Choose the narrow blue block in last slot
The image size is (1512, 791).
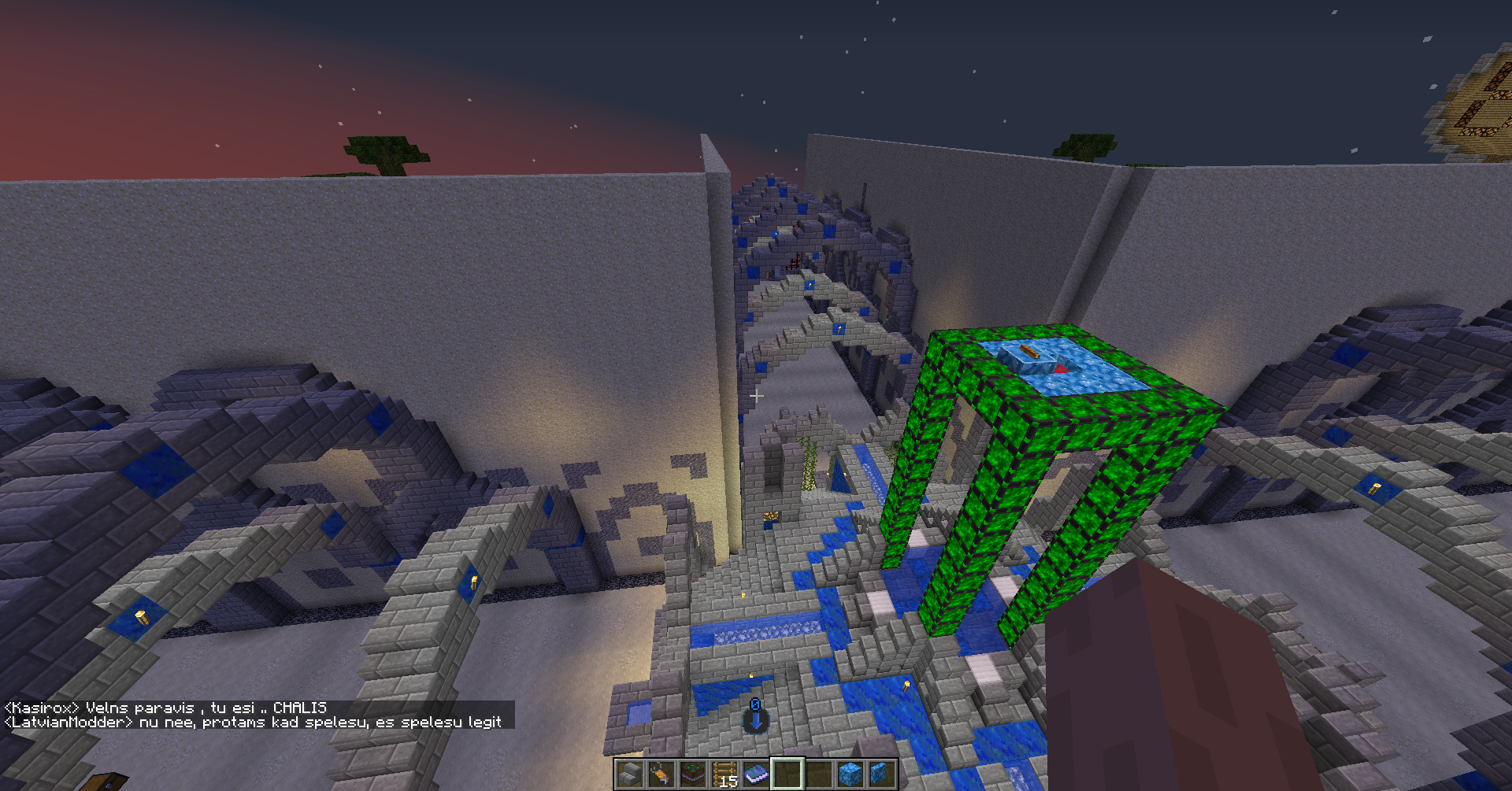881,774
